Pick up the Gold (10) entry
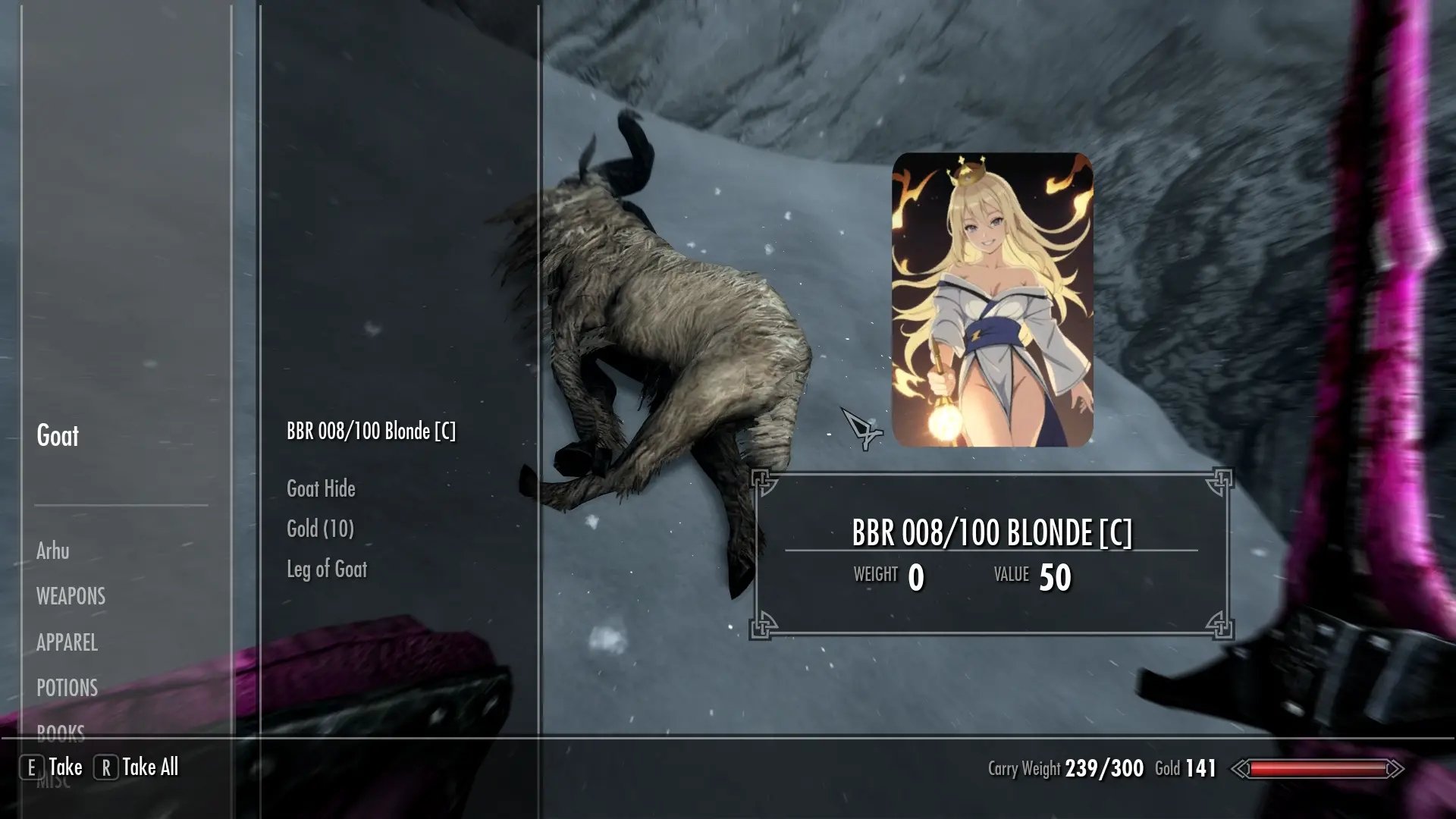Screen dimensions: 1456x819 click(320, 529)
